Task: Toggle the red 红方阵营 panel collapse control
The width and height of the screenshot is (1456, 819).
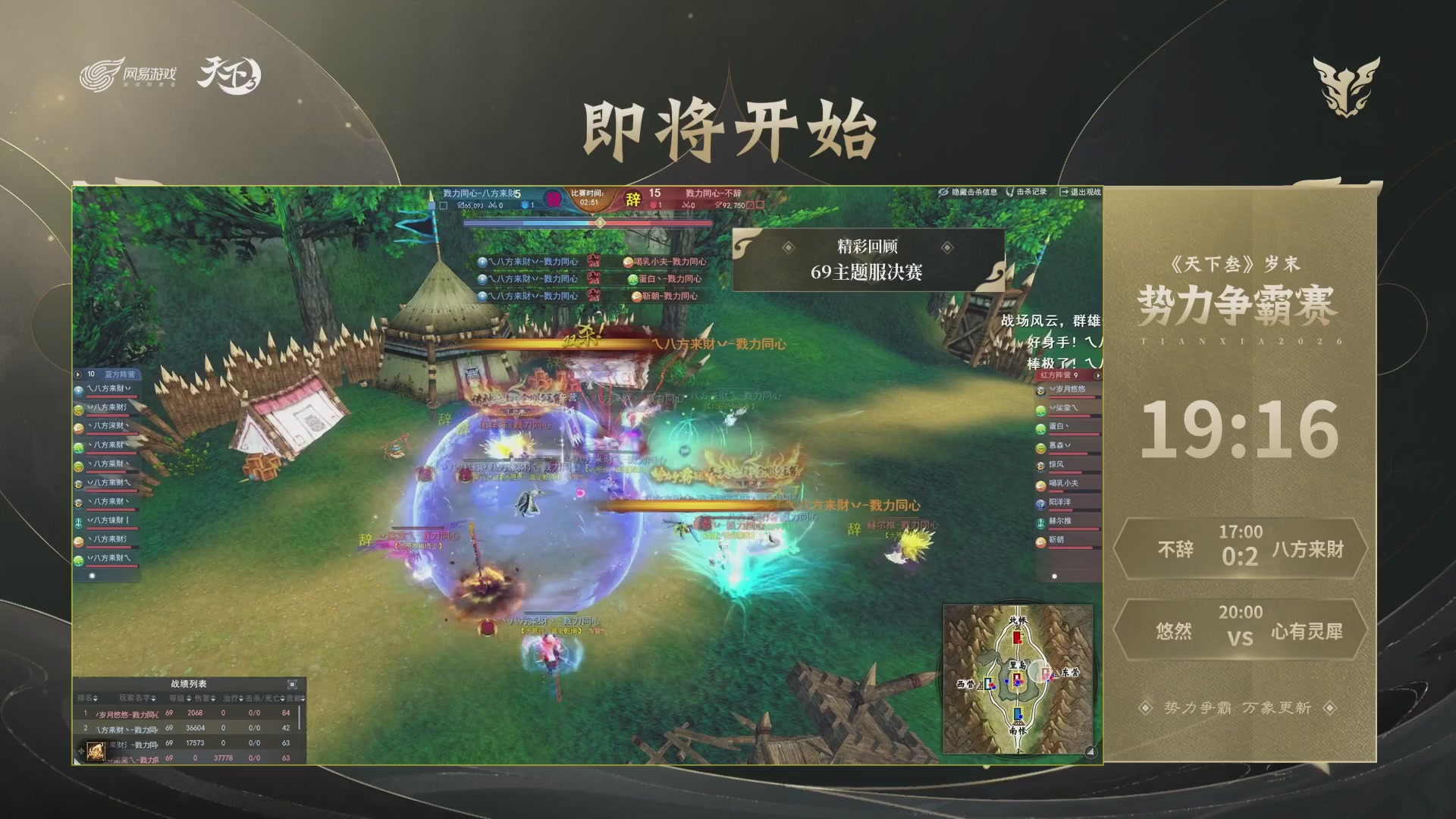Action: [x=1098, y=375]
